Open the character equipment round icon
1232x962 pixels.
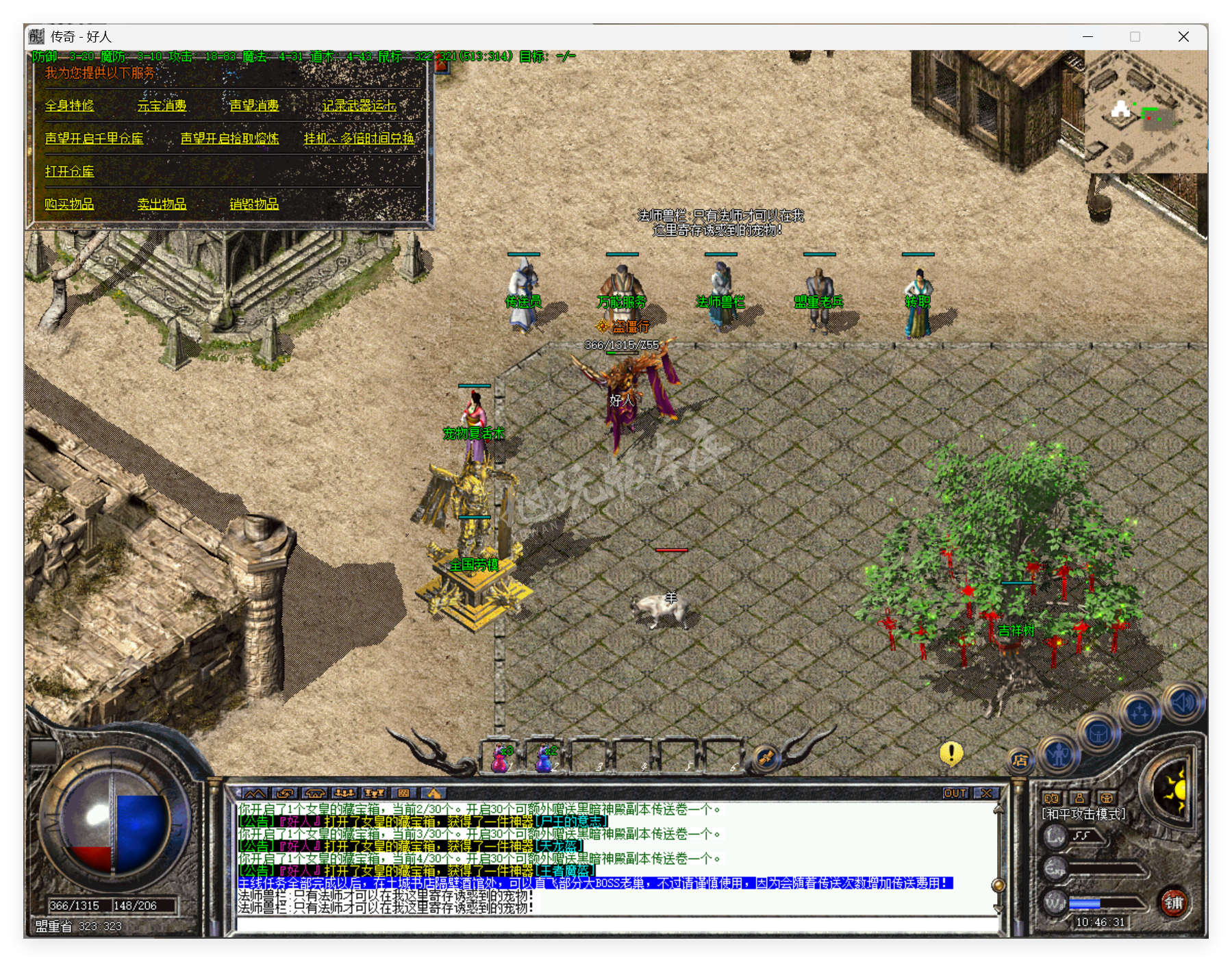(x=1059, y=754)
